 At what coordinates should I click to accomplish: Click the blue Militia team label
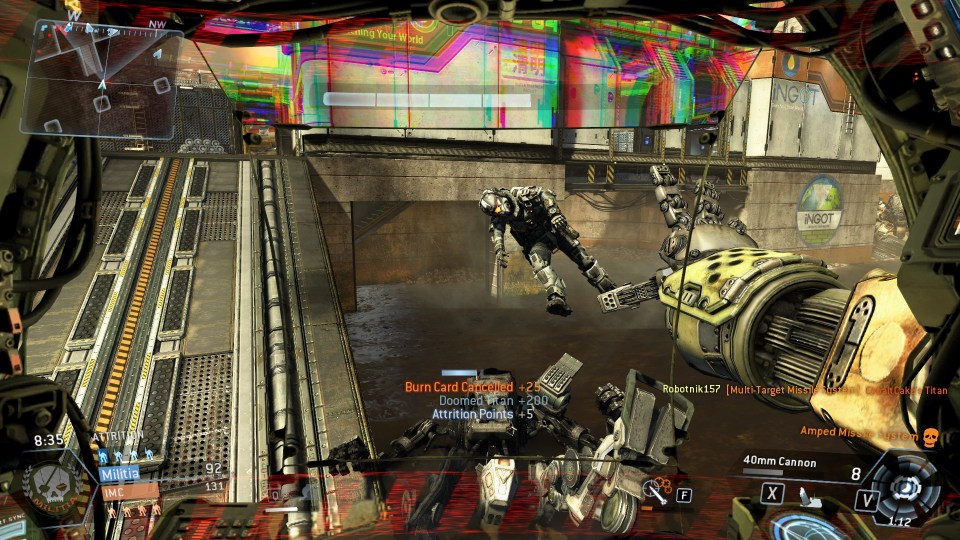coord(120,473)
